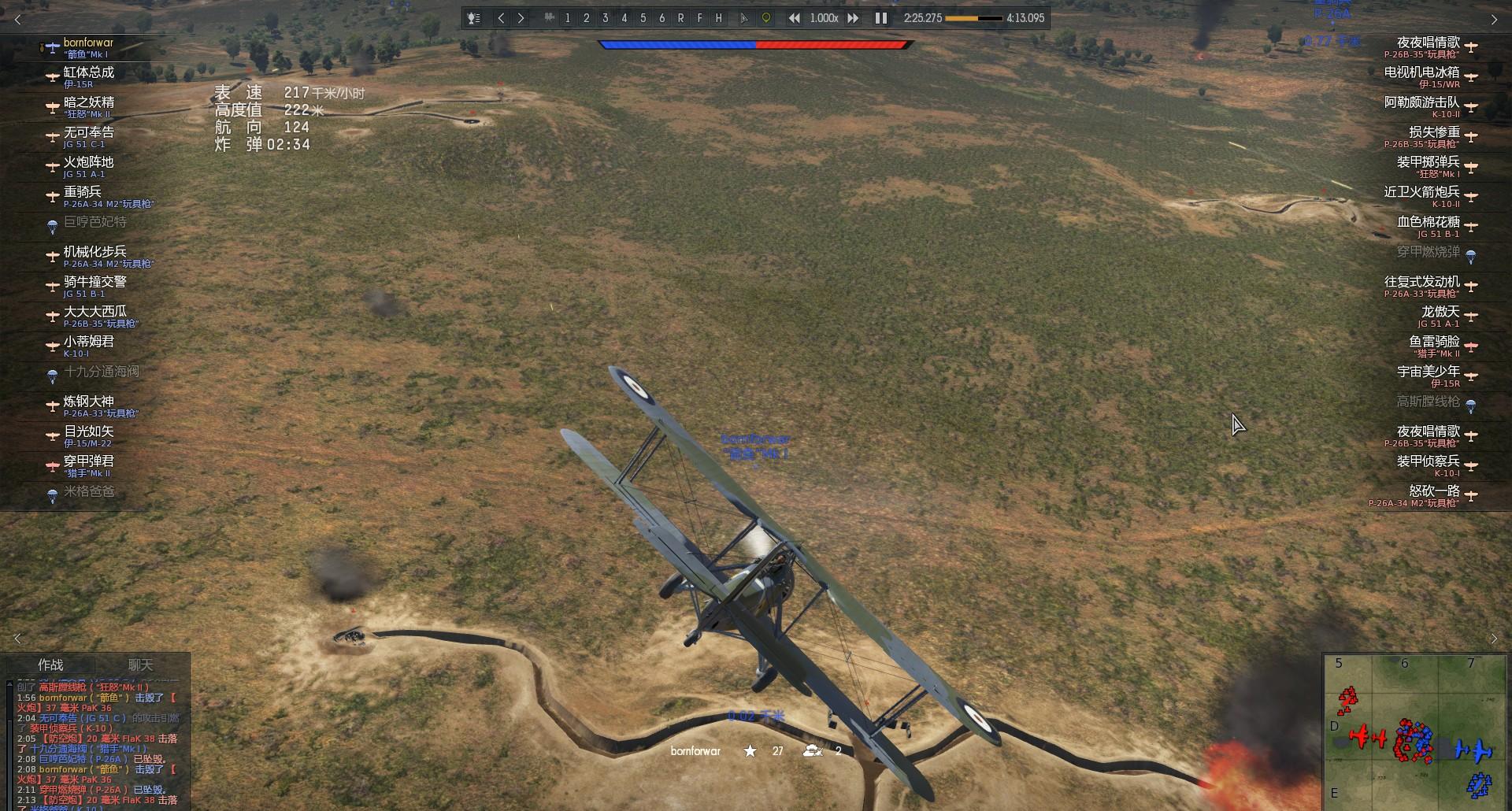Choose the R camera mode
Screen dimensions: 1512x811
[680, 18]
